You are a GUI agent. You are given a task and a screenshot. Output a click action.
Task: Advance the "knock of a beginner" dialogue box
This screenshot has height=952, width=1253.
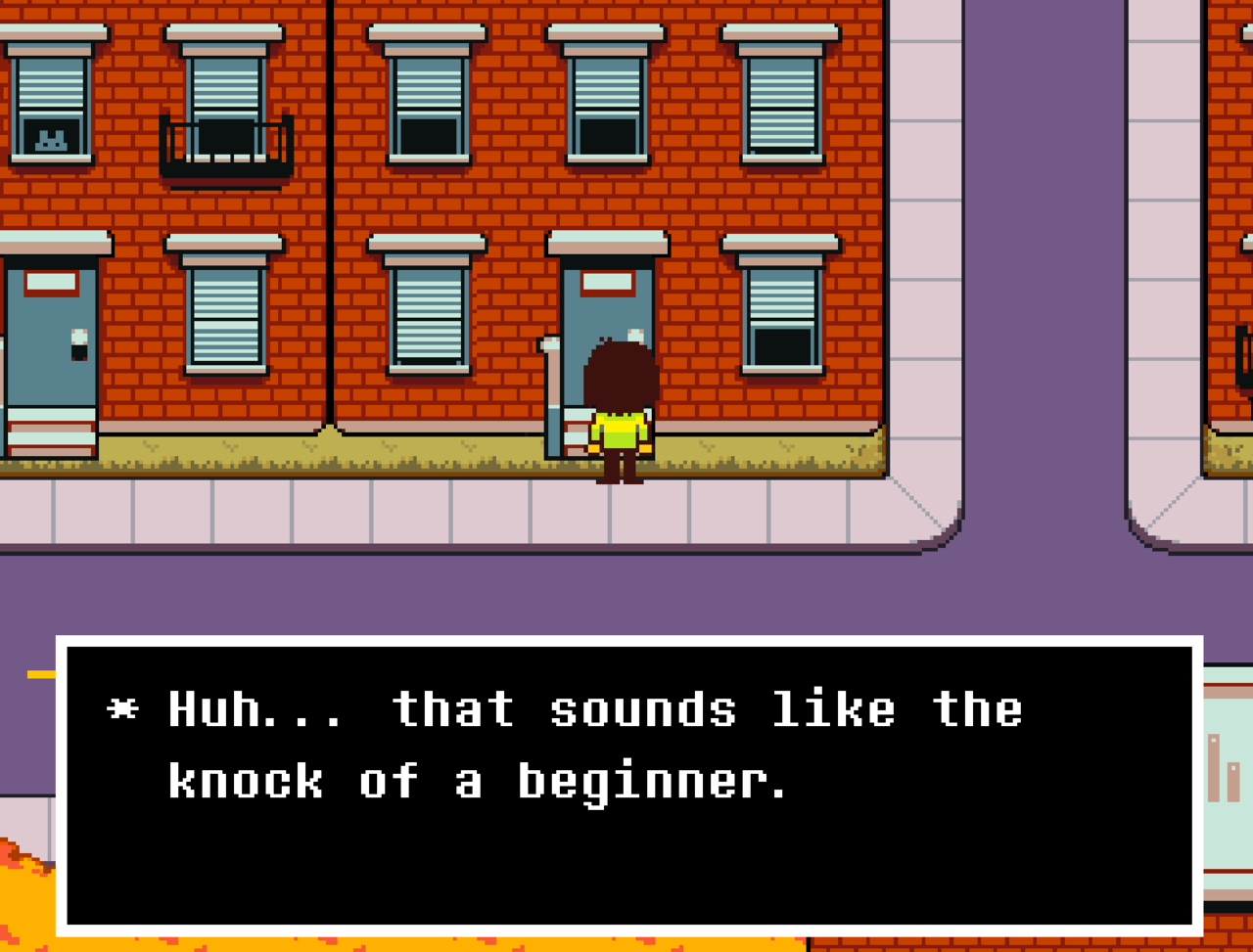point(628,785)
